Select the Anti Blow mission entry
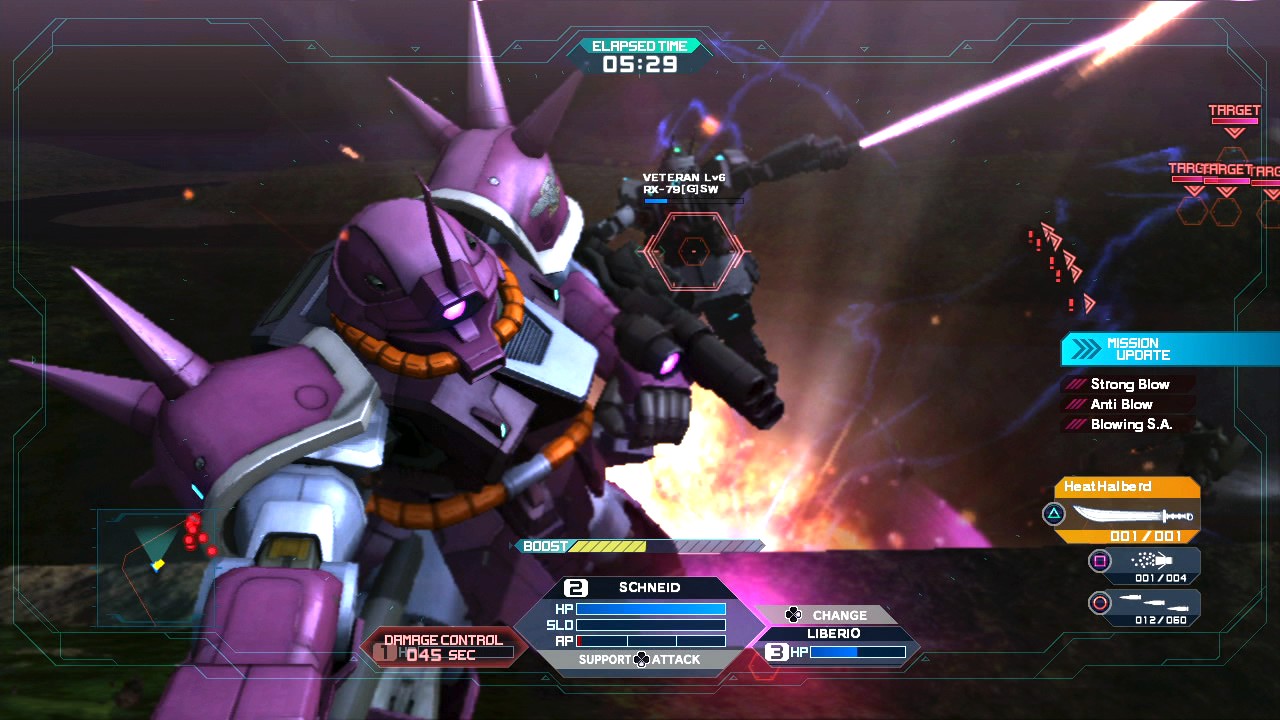 1120,404
